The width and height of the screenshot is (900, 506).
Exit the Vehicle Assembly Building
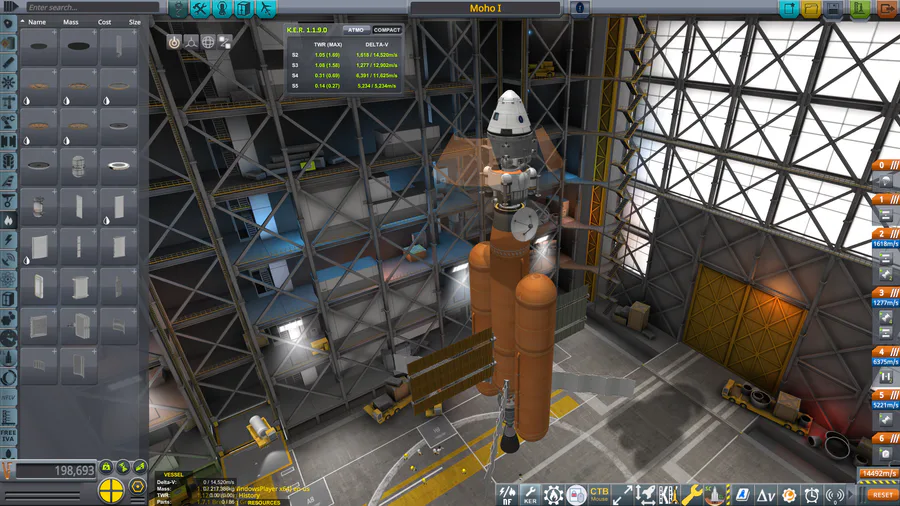[x=886, y=9]
